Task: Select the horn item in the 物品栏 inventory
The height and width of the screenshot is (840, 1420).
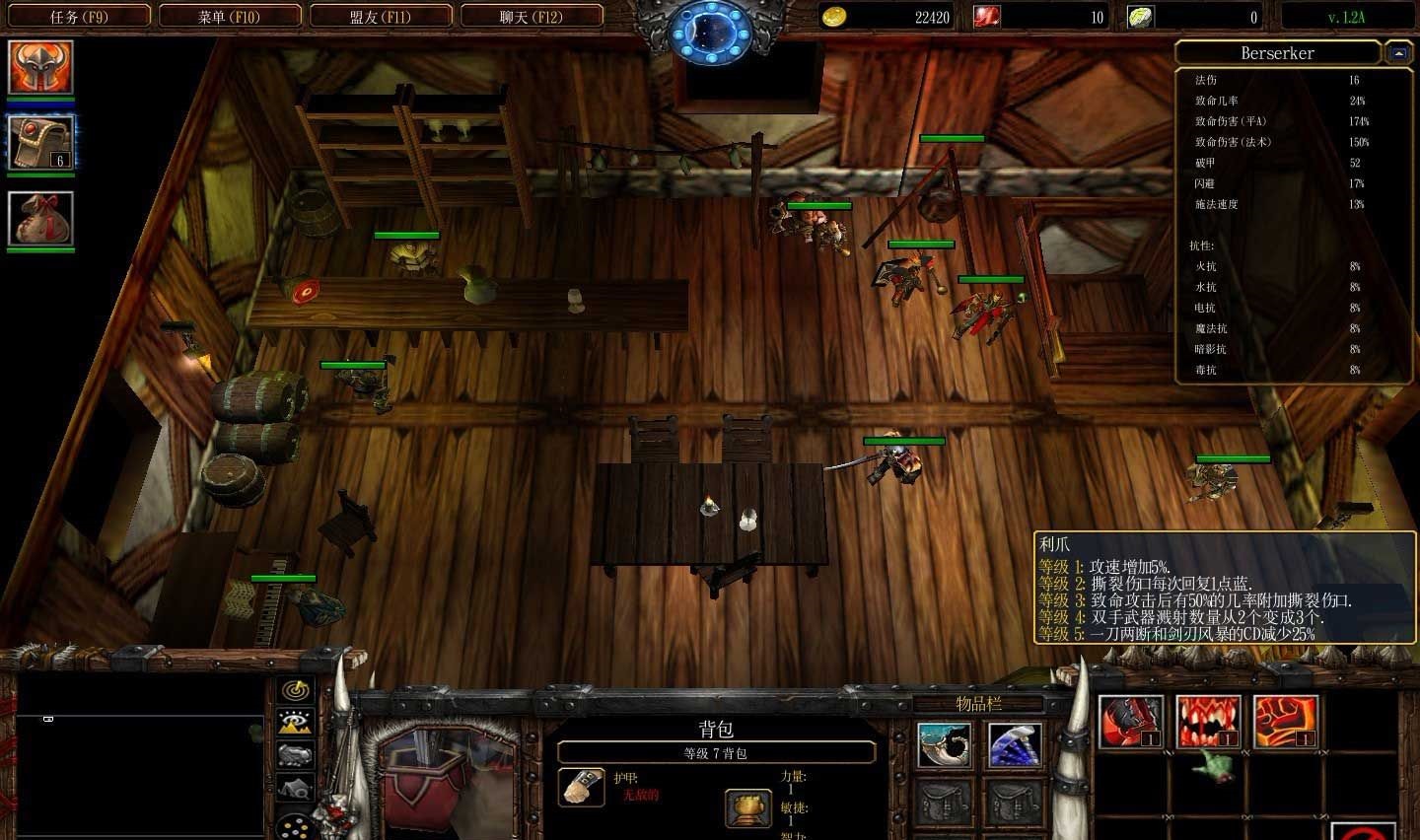Action: pos(943,744)
